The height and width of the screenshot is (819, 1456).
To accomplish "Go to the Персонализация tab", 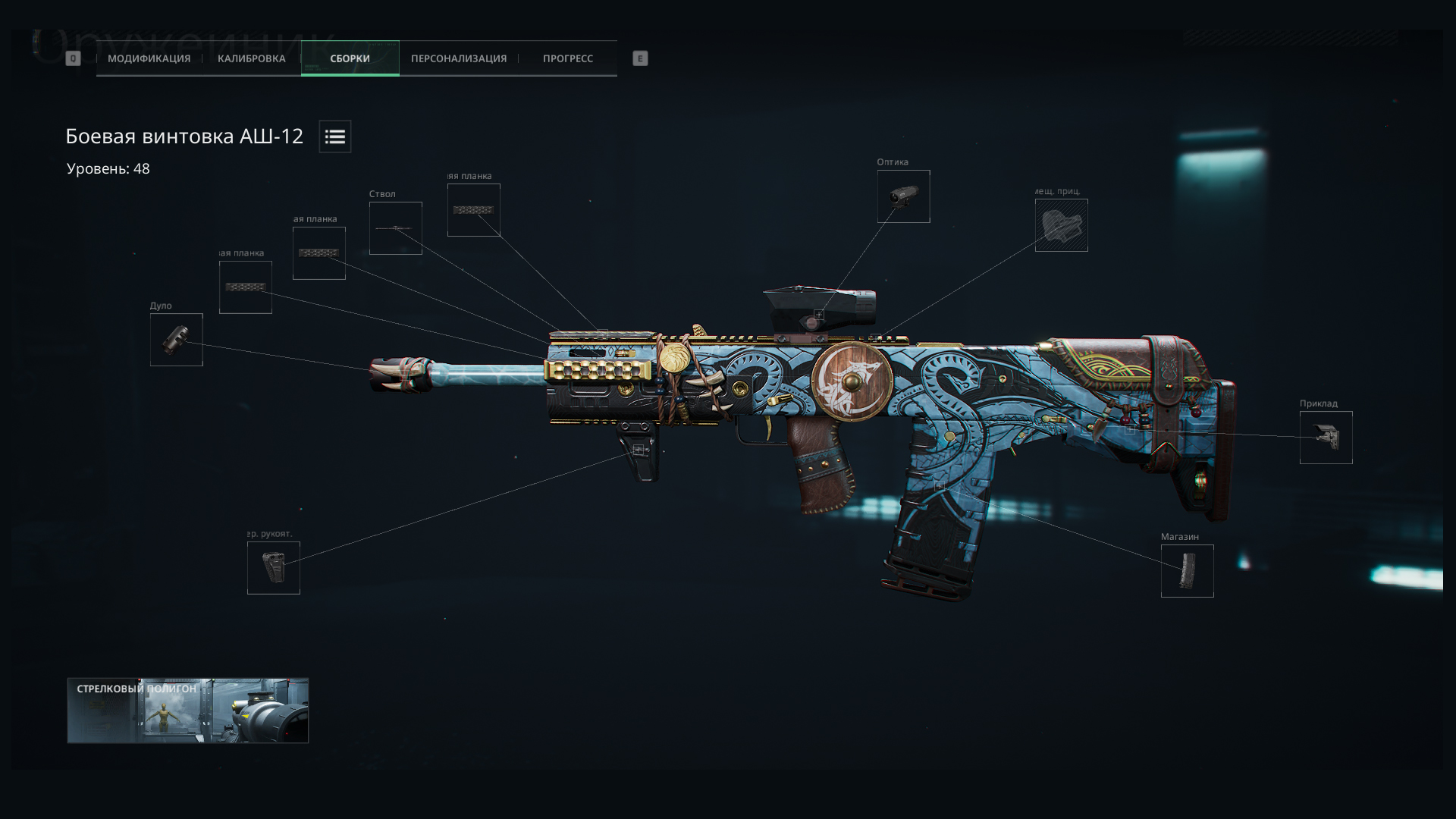I will coord(458,58).
